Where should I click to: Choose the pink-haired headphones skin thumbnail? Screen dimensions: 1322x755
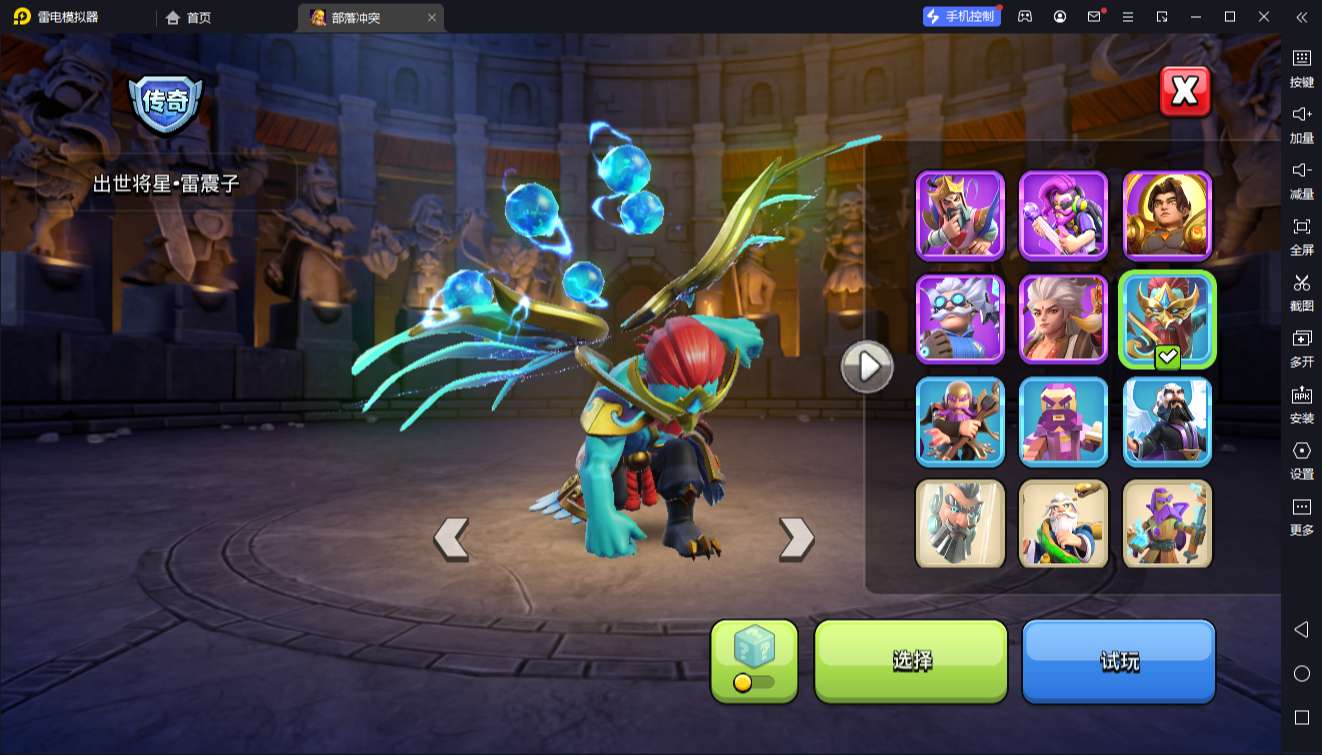coord(1063,215)
